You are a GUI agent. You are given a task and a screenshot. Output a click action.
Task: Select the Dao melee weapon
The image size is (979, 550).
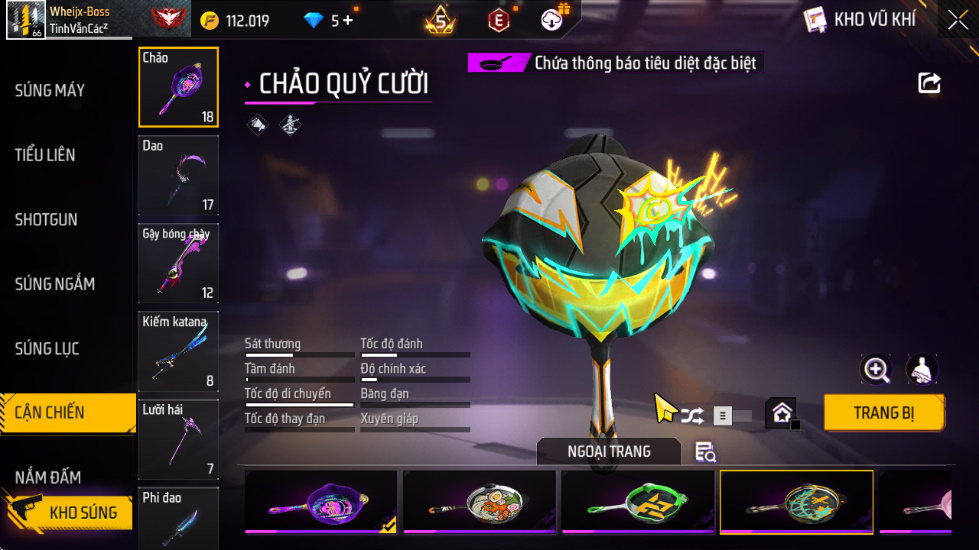click(178, 176)
